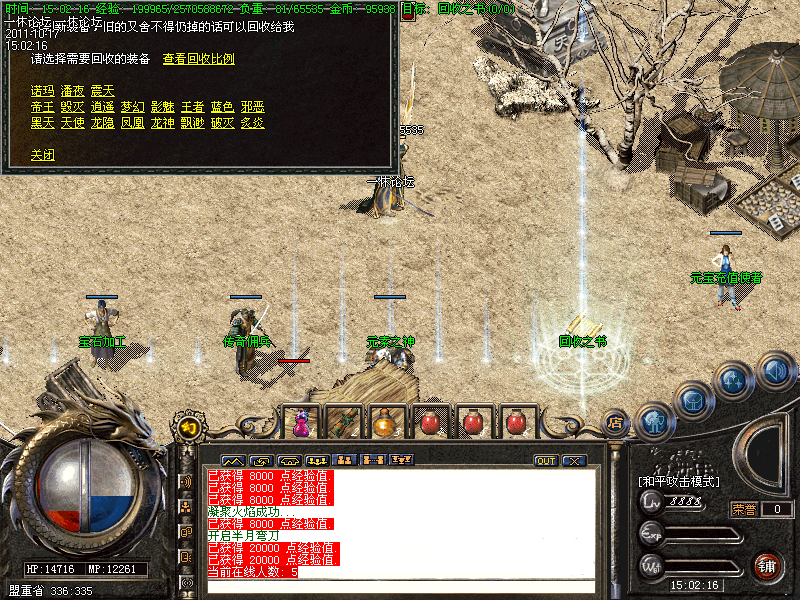This screenshot has width=800, height=600.
Task: Open the shop with the 店 button
Action: [x=616, y=423]
